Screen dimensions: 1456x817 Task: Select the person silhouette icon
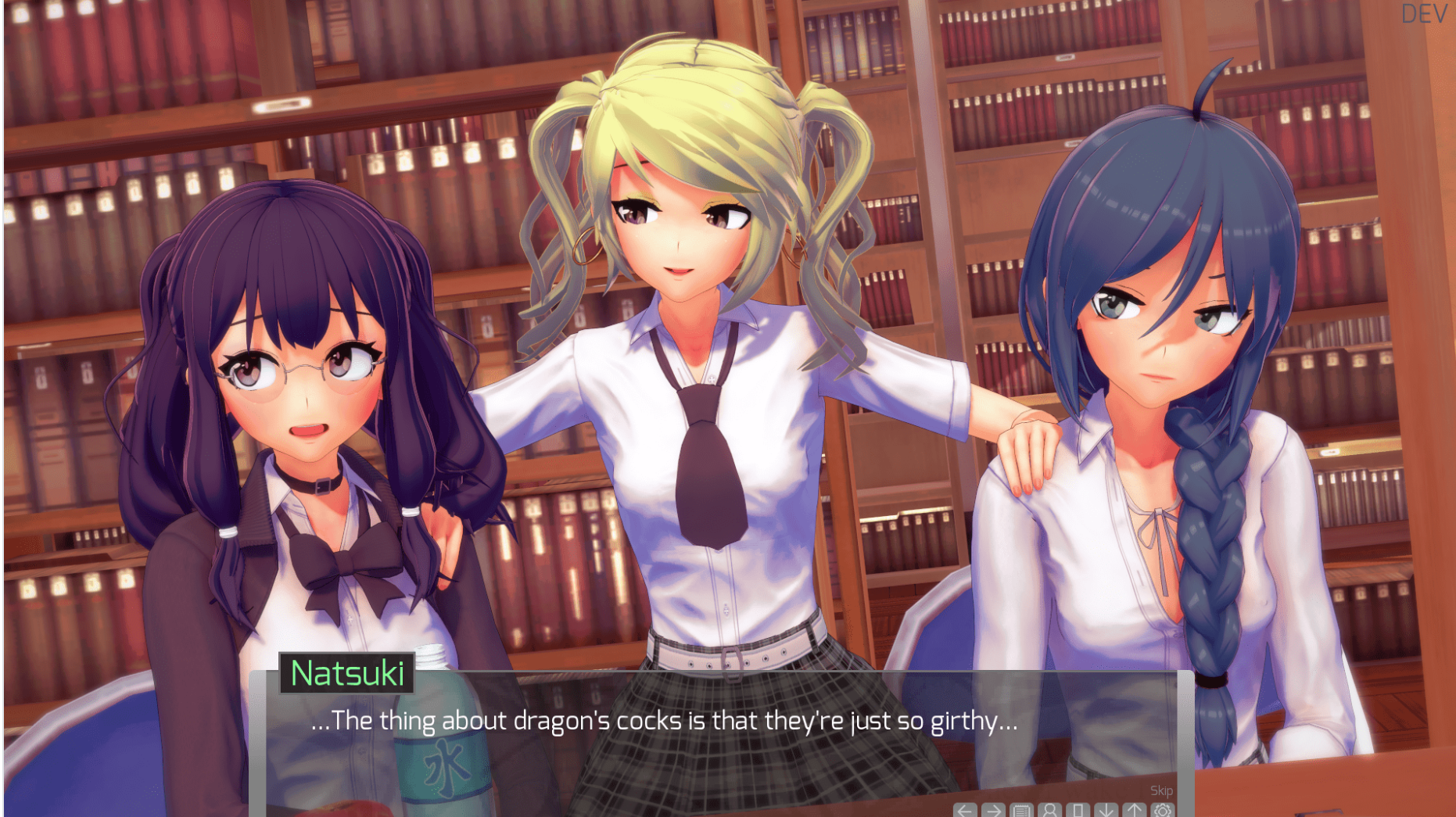click(x=1049, y=811)
